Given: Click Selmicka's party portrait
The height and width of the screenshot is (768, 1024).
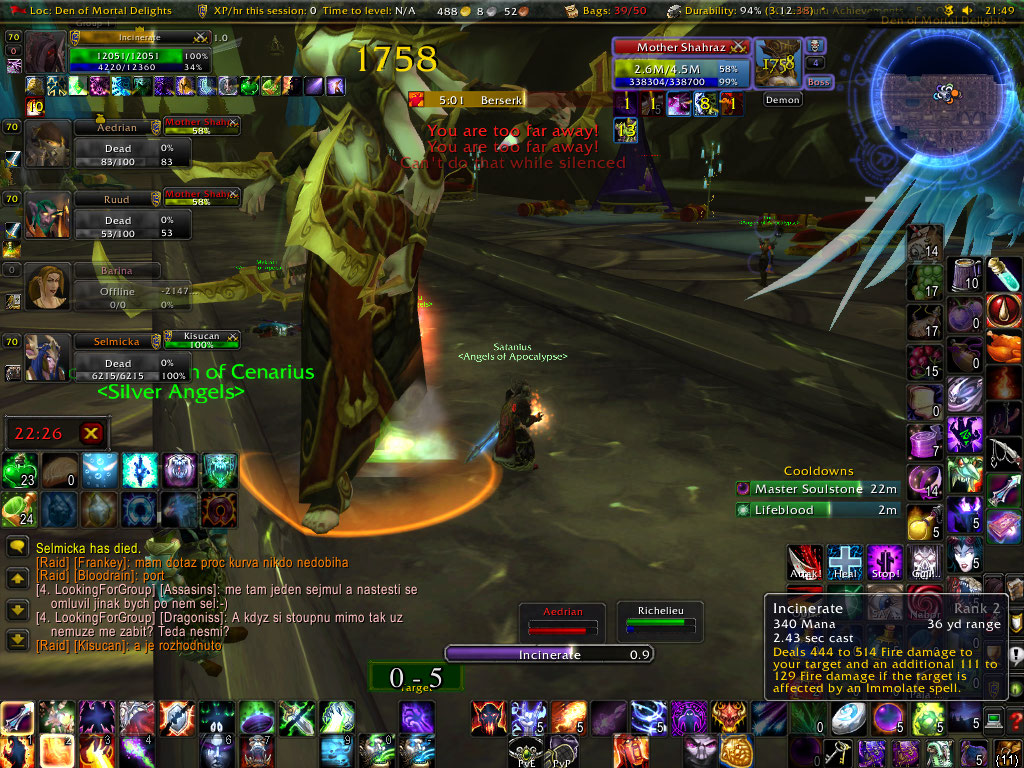Looking at the screenshot, I should [x=46, y=356].
